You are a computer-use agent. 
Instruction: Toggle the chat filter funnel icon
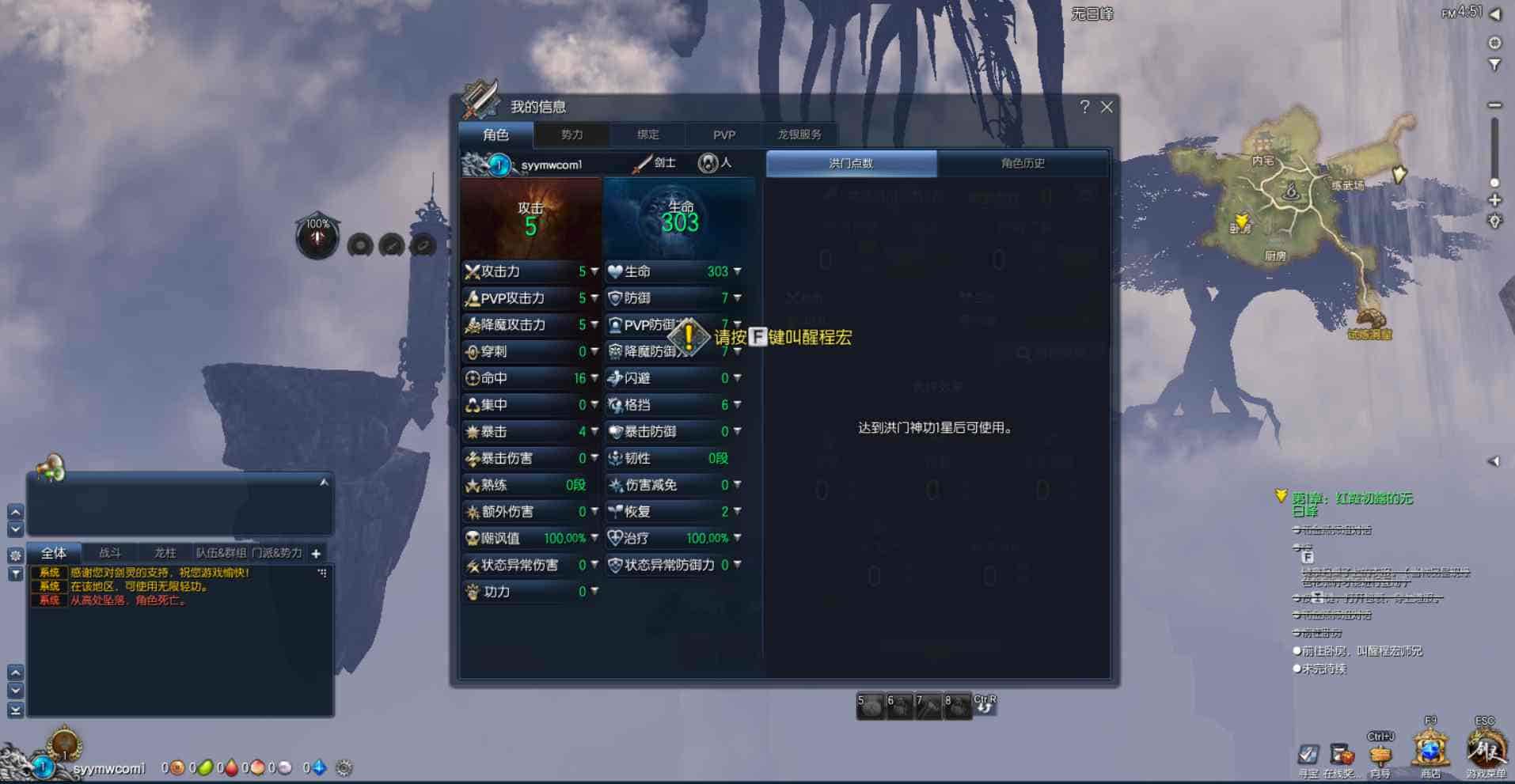15,572
